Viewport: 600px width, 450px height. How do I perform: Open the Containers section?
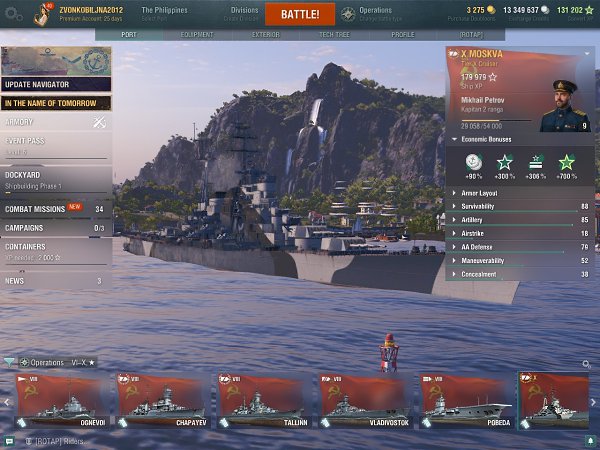55,250
